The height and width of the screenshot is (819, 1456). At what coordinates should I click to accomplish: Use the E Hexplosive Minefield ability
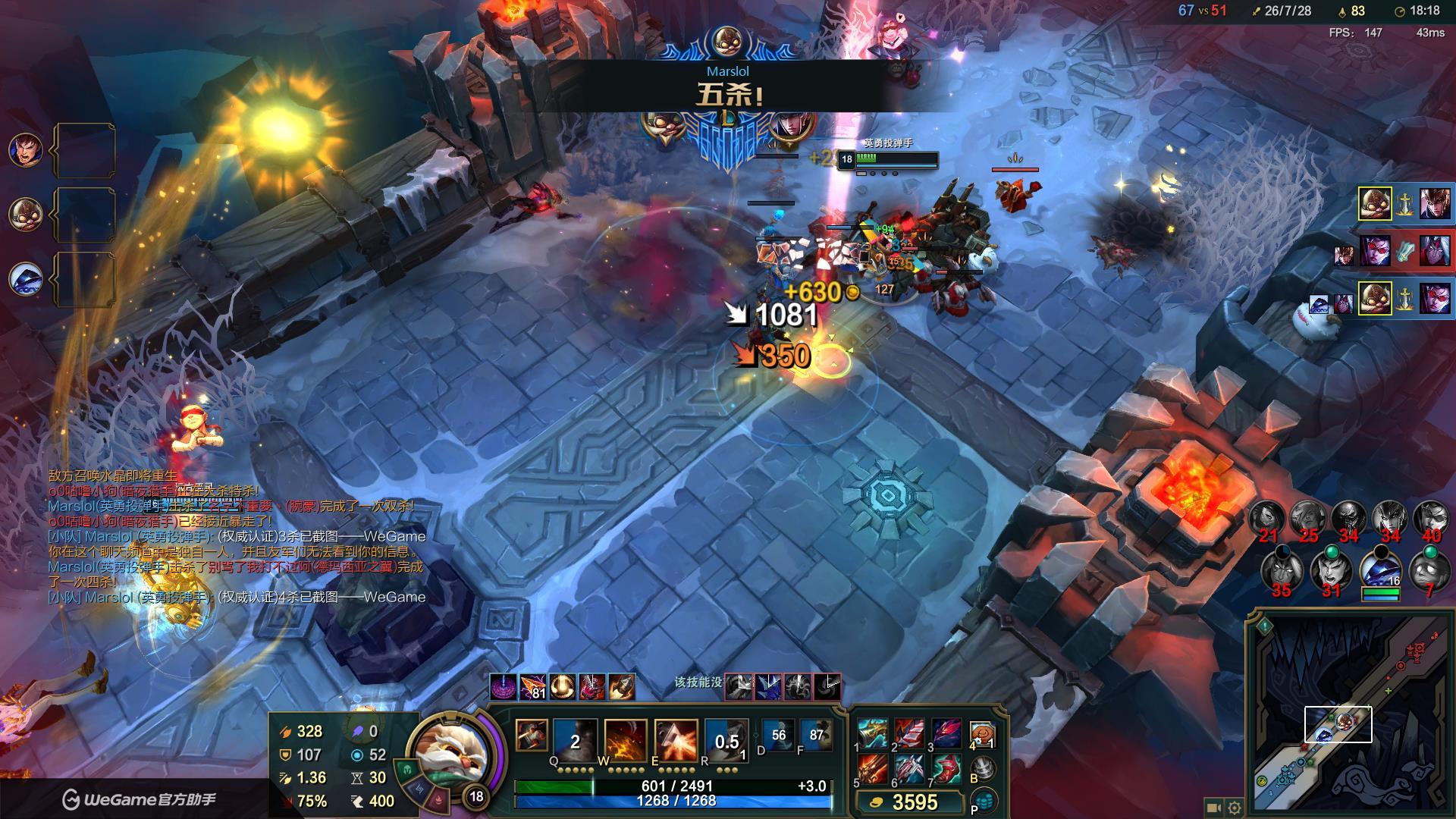tap(676, 739)
